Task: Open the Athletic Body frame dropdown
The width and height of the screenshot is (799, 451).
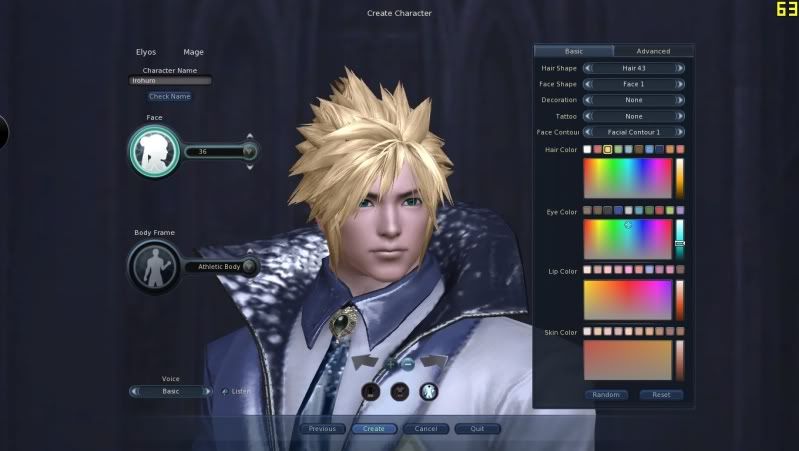Action: click(249, 266)
